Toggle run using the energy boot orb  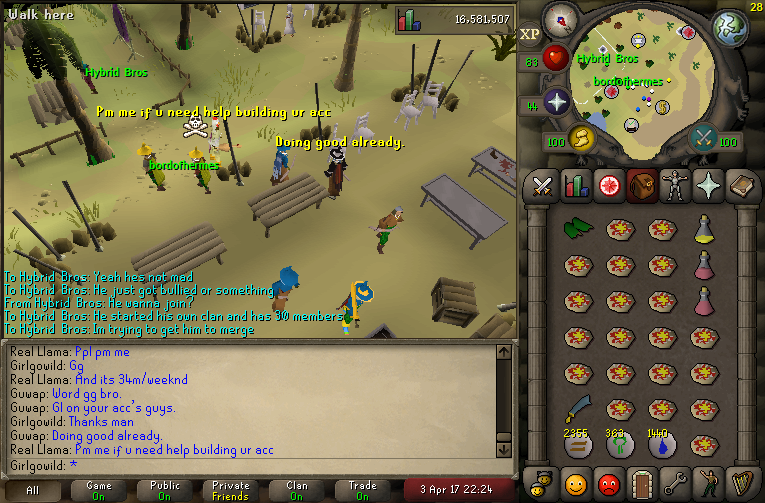coord(581,138)
